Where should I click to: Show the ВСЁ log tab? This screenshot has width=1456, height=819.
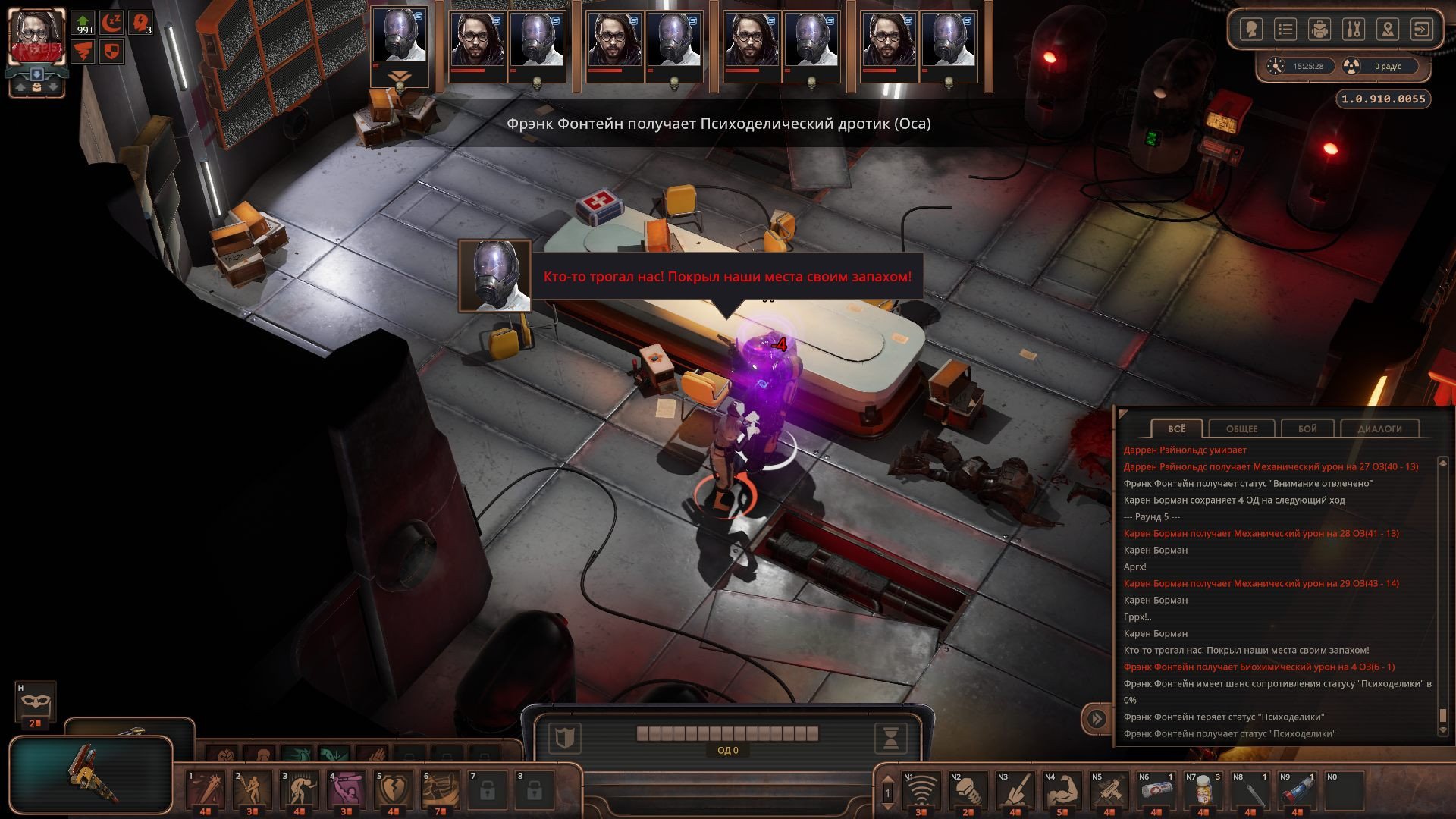(1176, 428)
